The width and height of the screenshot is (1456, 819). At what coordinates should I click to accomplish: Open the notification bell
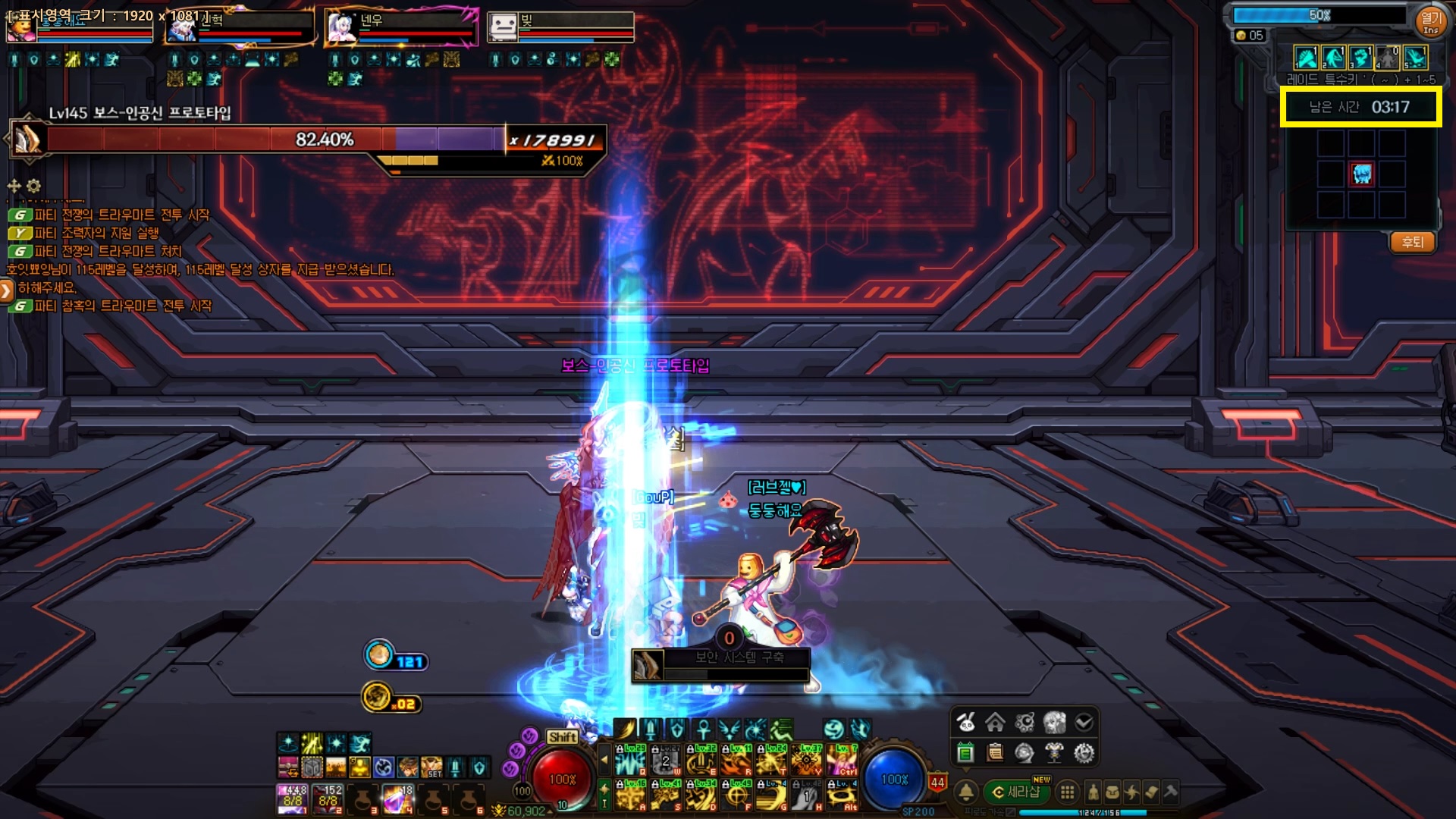tap(966, 792)
